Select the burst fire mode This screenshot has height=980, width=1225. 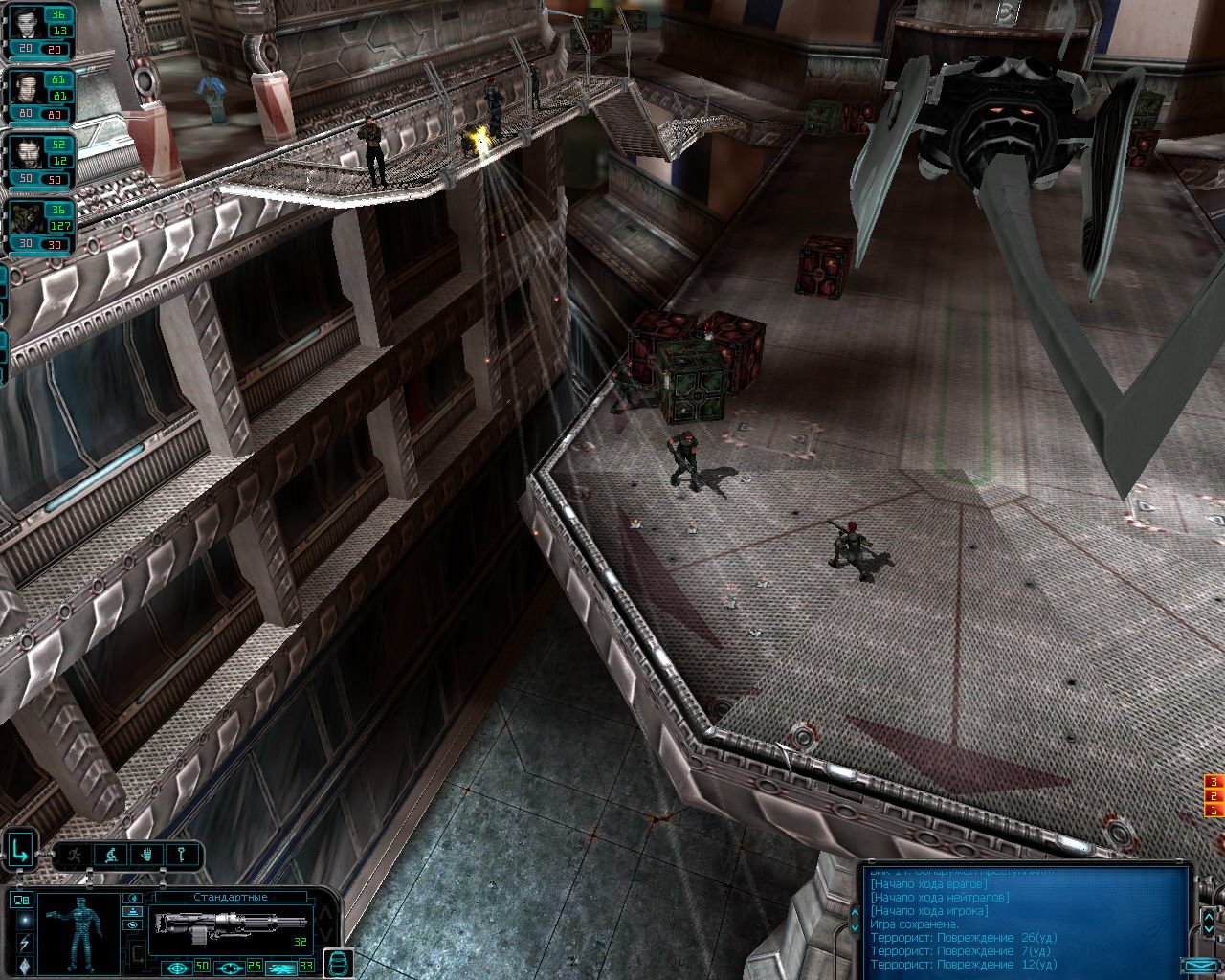click(x=280, y=967)
